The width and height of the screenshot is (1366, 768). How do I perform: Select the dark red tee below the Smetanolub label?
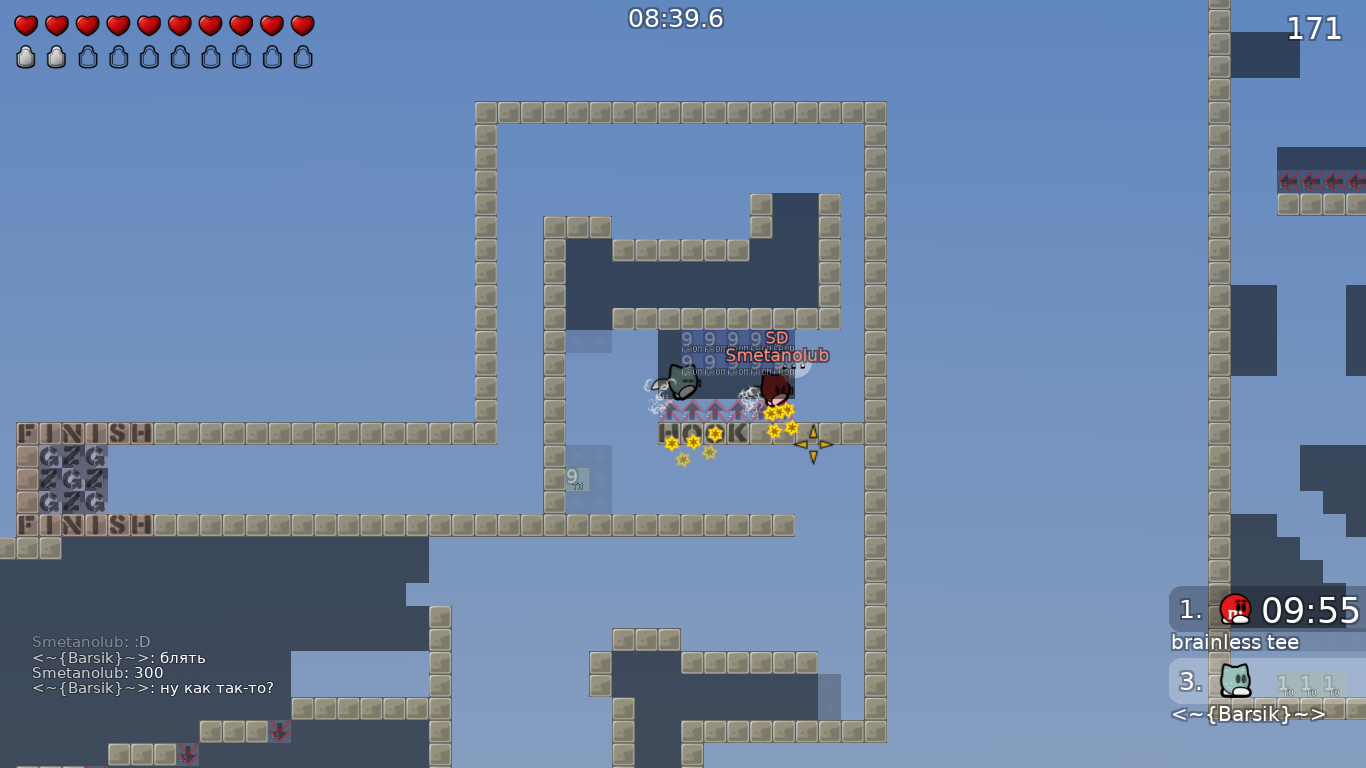(775, 390)
